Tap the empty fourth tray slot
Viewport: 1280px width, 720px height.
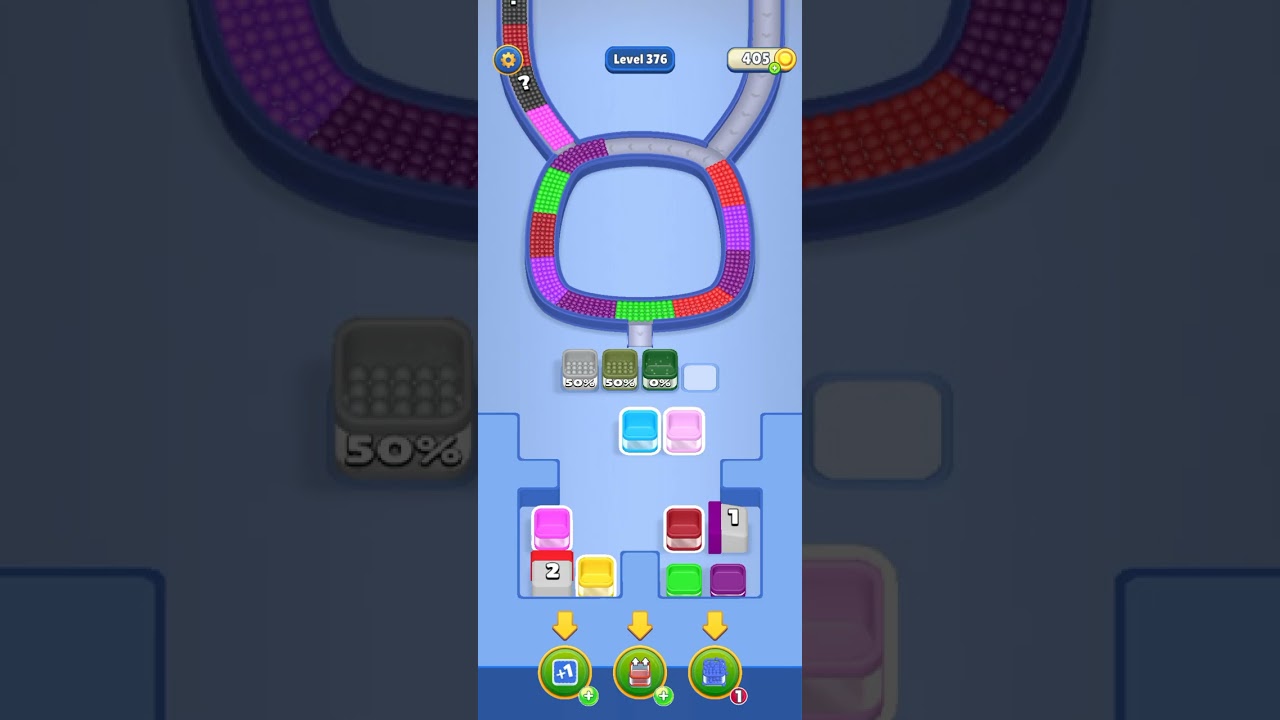coord(702,377)
